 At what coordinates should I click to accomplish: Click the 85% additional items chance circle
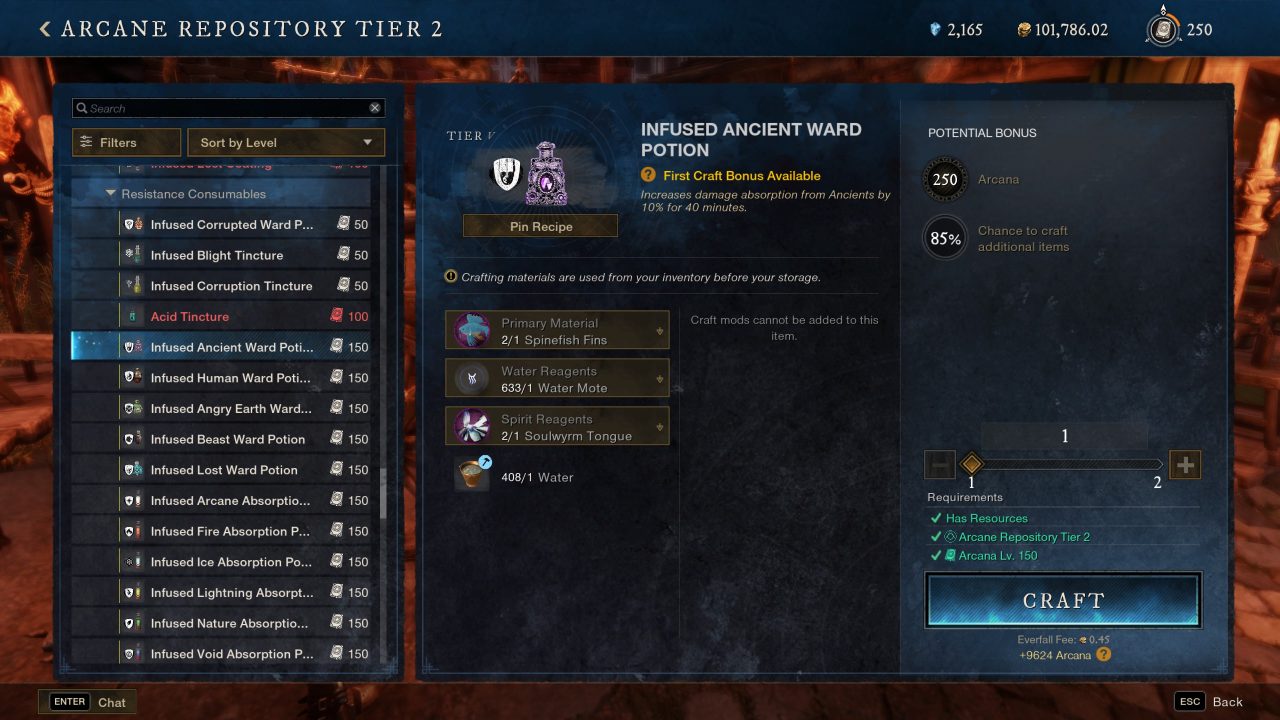tap(944, 238)
